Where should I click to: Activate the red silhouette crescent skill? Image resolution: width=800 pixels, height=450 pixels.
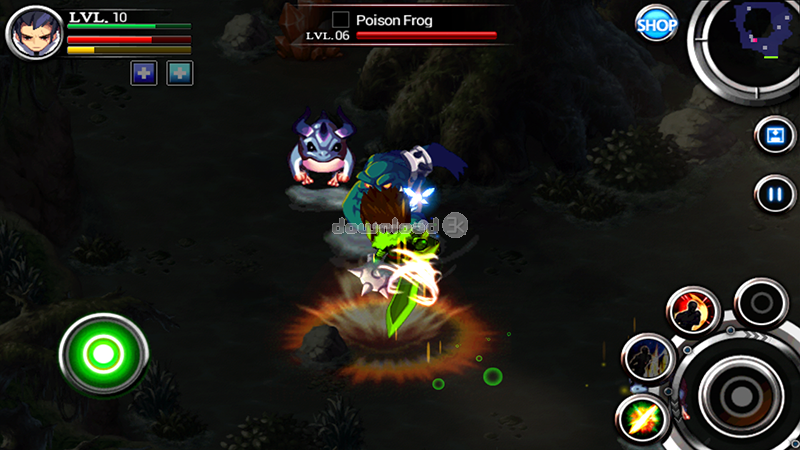pyautogui.click(x=695, y=312)
